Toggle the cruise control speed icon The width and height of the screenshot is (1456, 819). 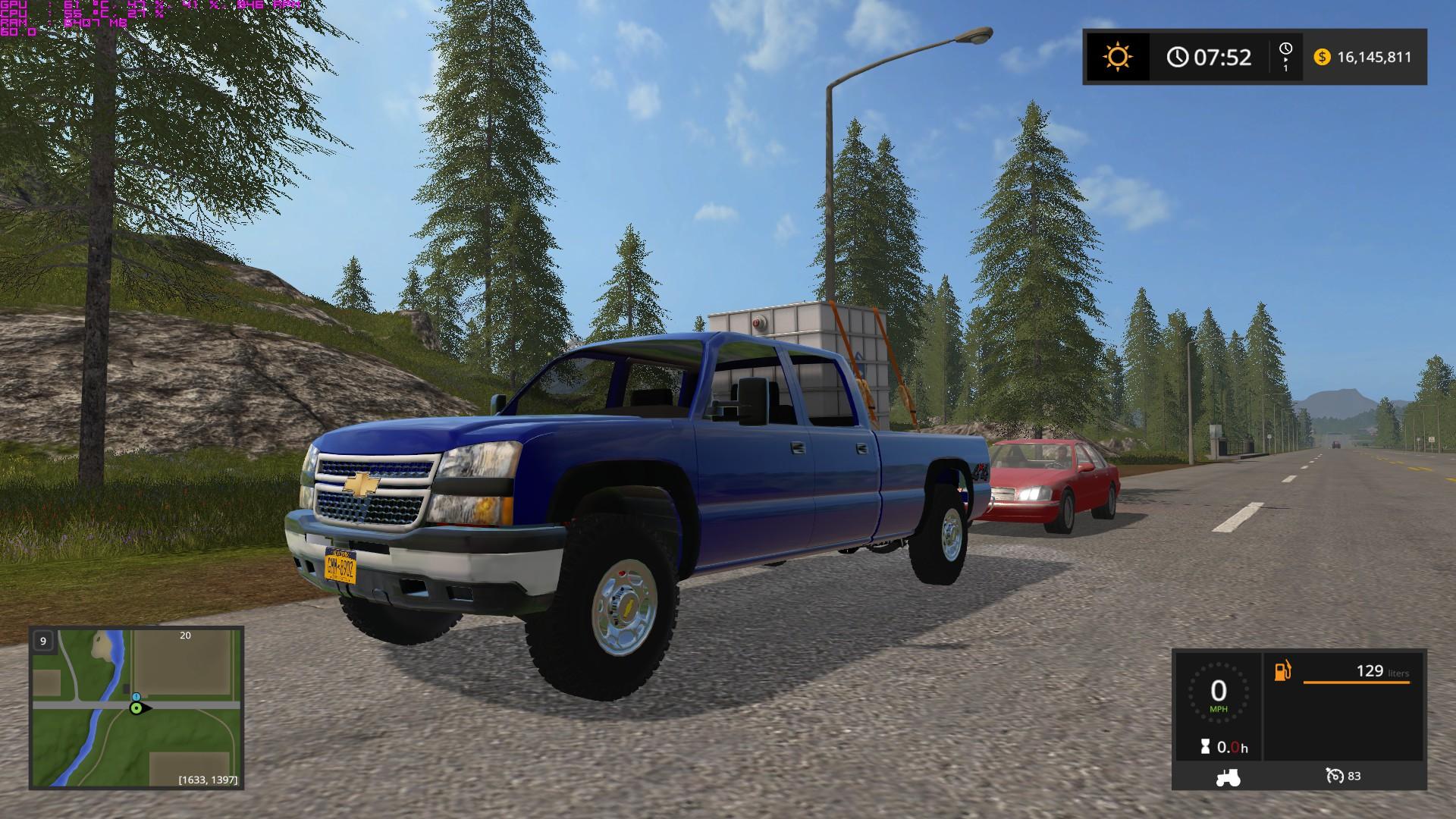tap(1335, 776)
